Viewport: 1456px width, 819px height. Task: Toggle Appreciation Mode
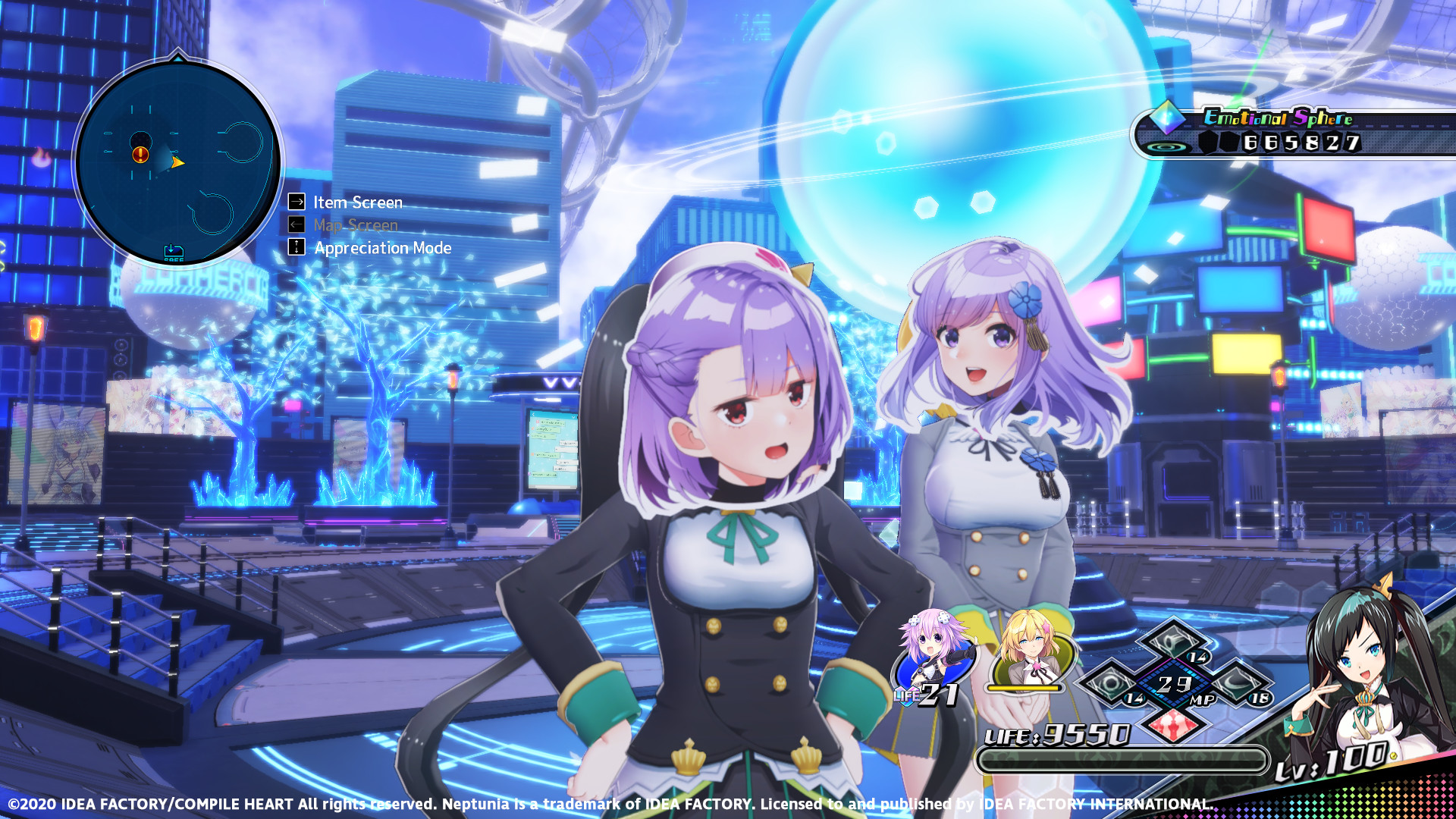(x=381, y=248)
